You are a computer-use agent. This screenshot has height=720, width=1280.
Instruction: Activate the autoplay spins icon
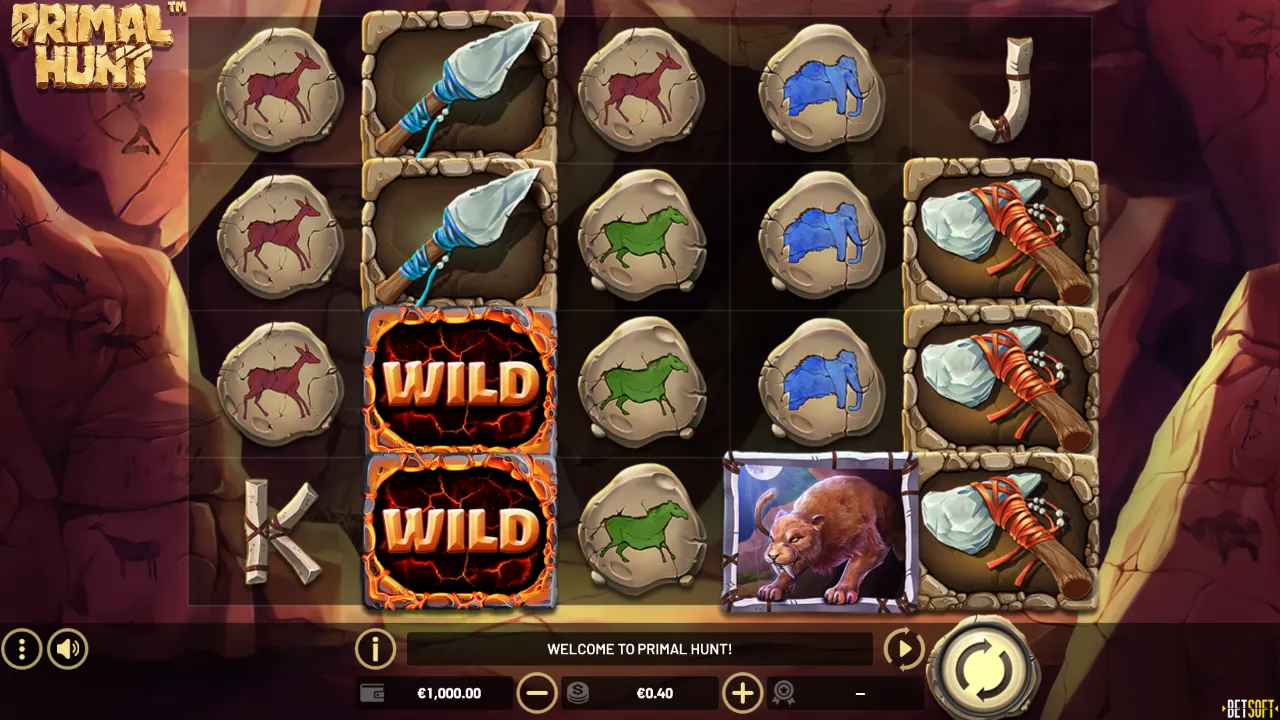coord(903,649)
